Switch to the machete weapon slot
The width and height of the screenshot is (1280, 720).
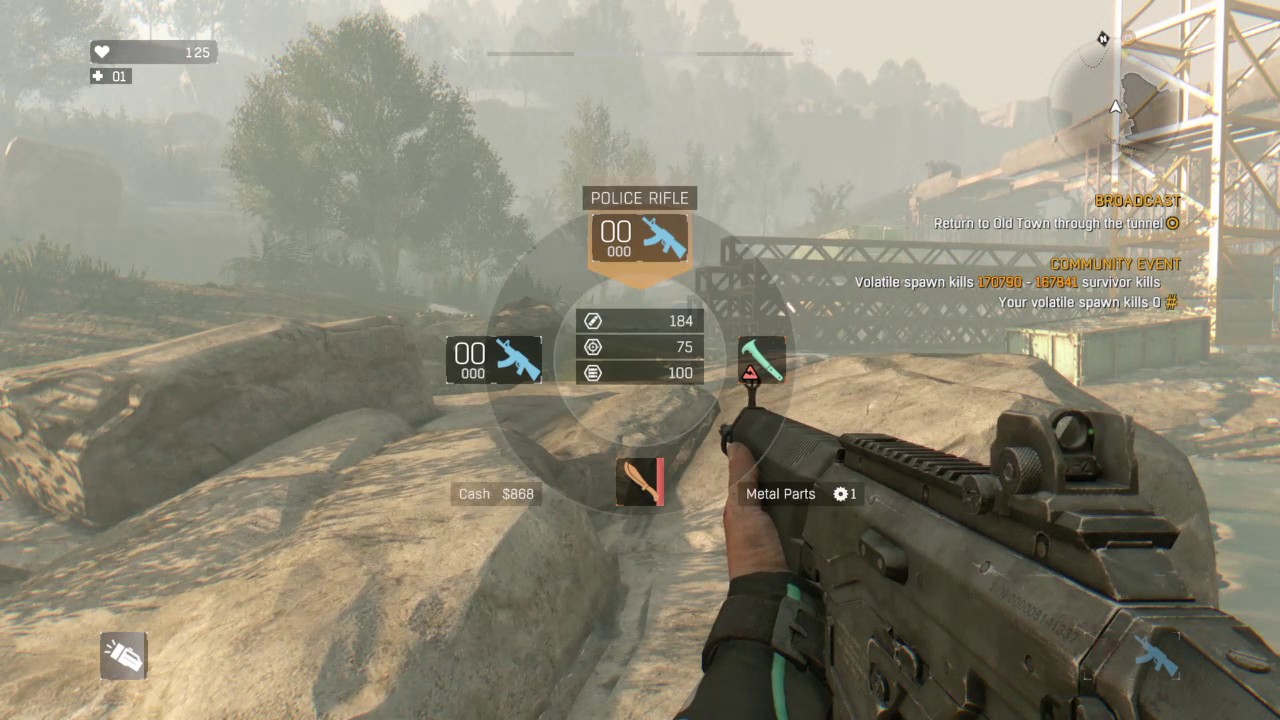[x=640, y=482]
